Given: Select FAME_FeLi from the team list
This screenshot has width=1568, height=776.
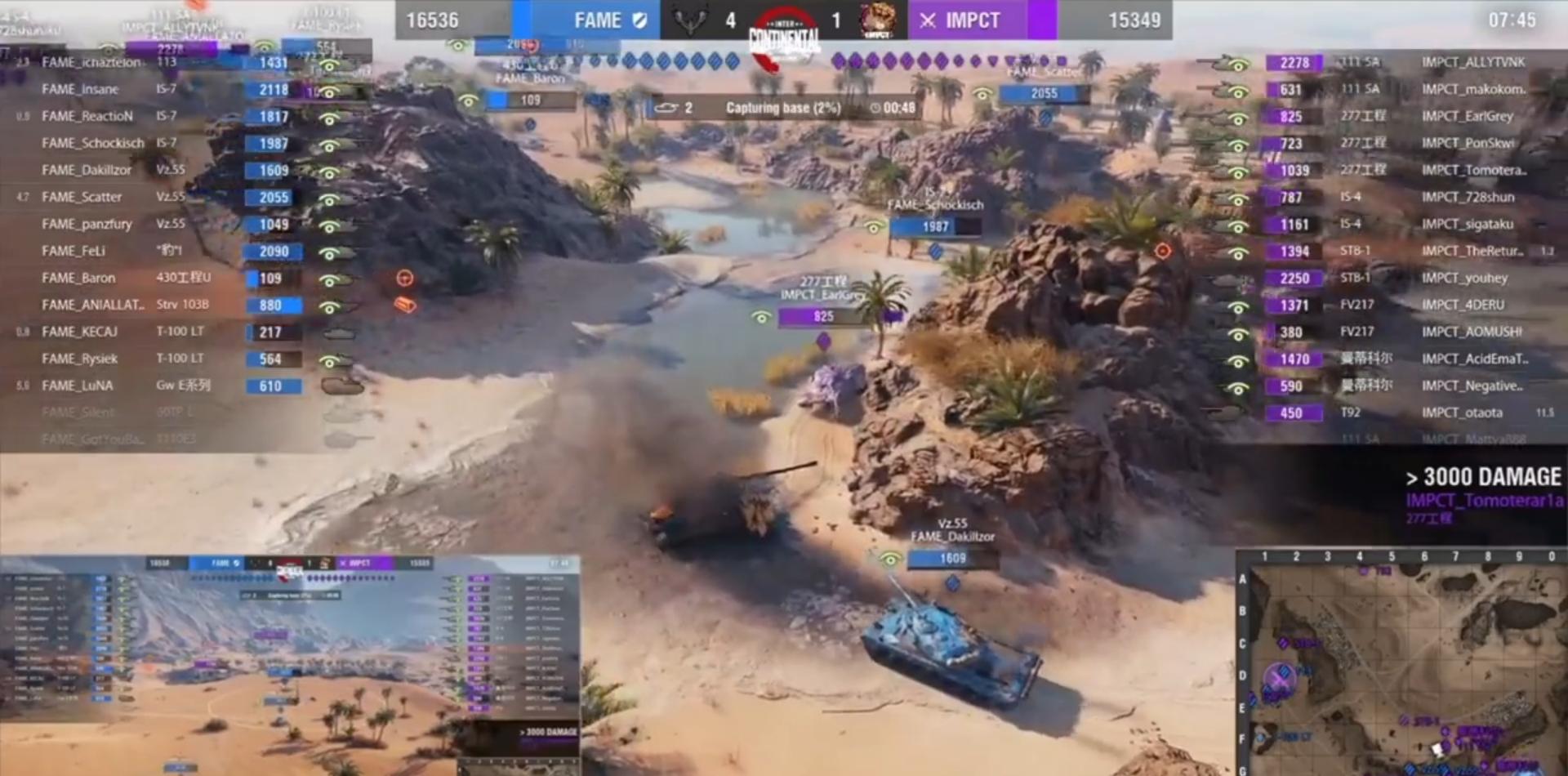Looking at the screenshot, I should [x=73, y=251].
